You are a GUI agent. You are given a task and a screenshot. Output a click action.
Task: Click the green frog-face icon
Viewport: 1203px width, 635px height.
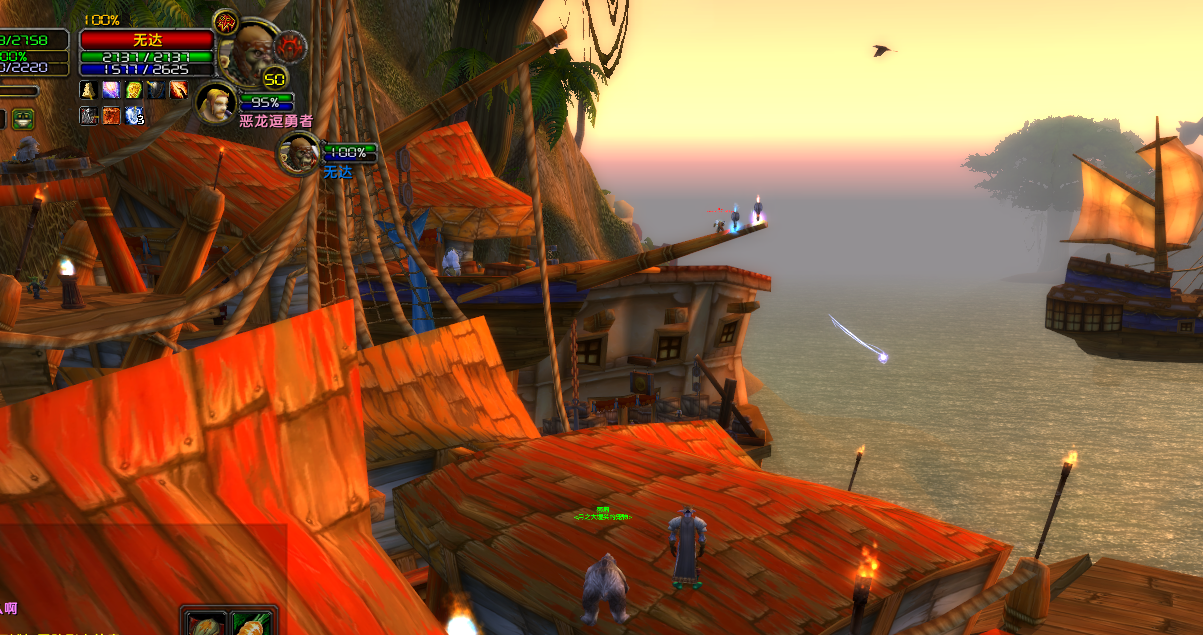[23, 119]
